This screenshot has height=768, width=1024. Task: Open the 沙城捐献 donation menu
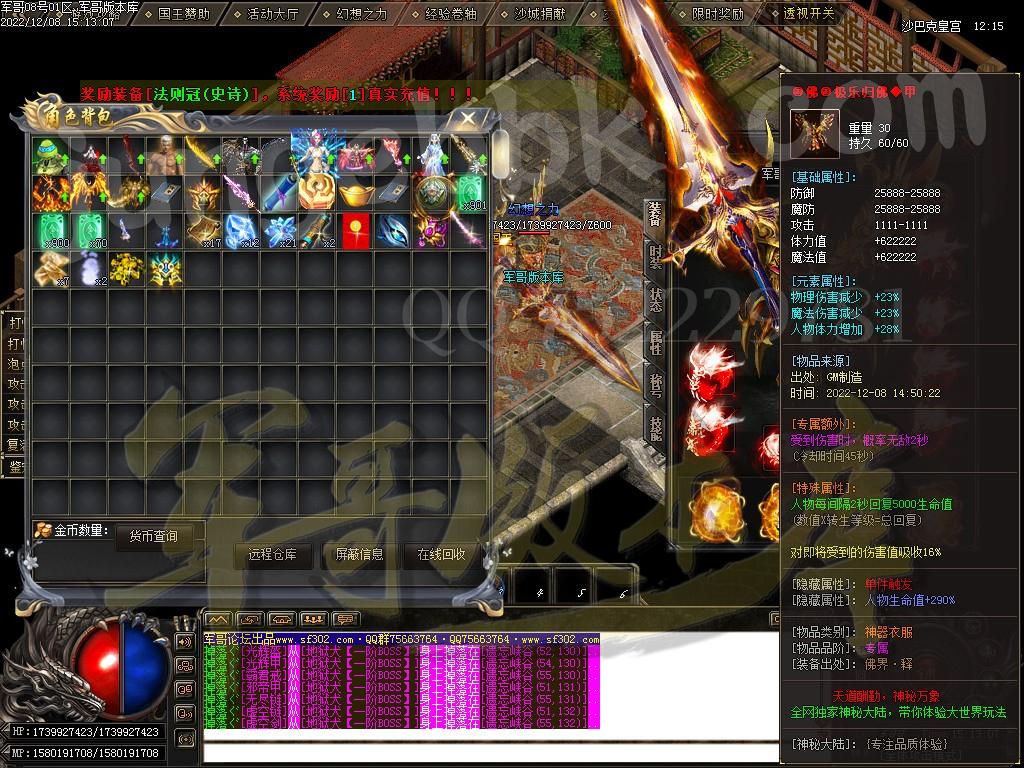point(539,15)
